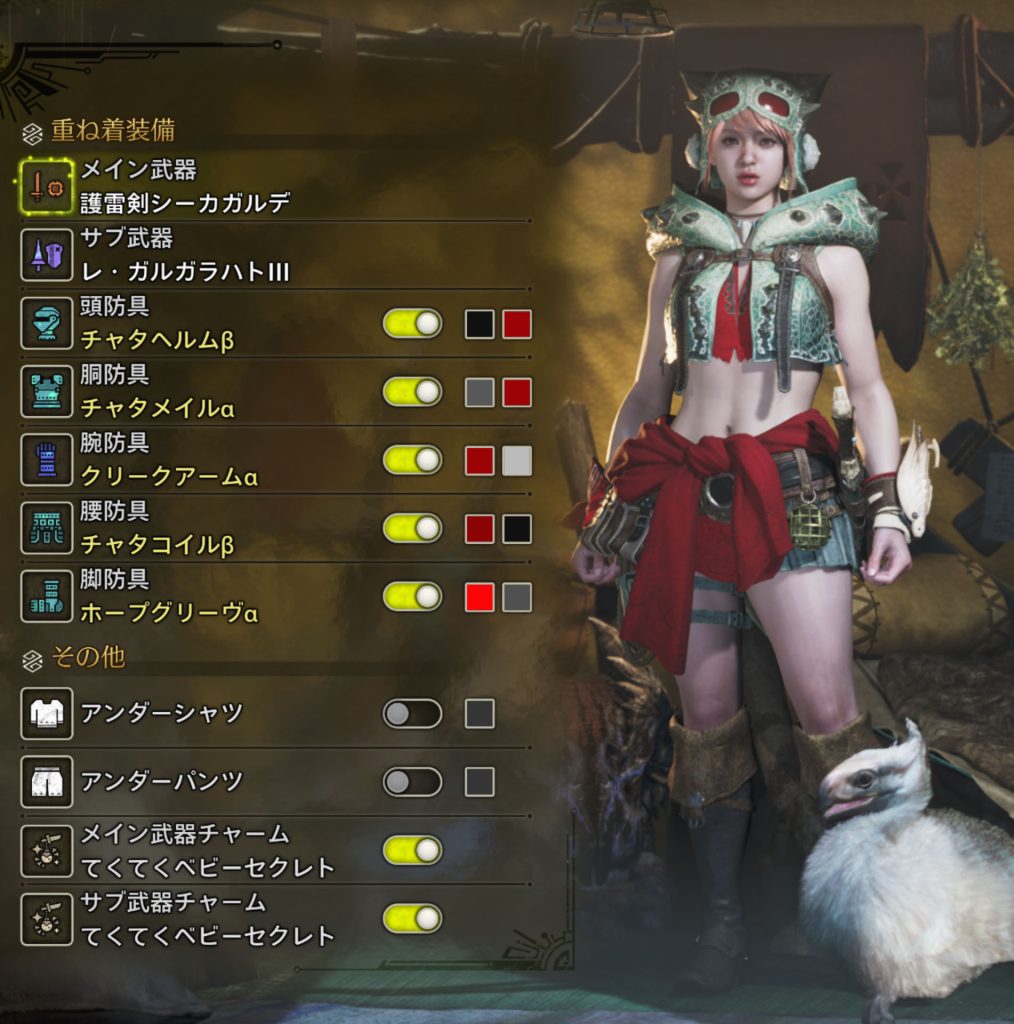Open the 腕防具 クリークアームα entry
Screen dimensions: 1014x1024
coord(168,460)
